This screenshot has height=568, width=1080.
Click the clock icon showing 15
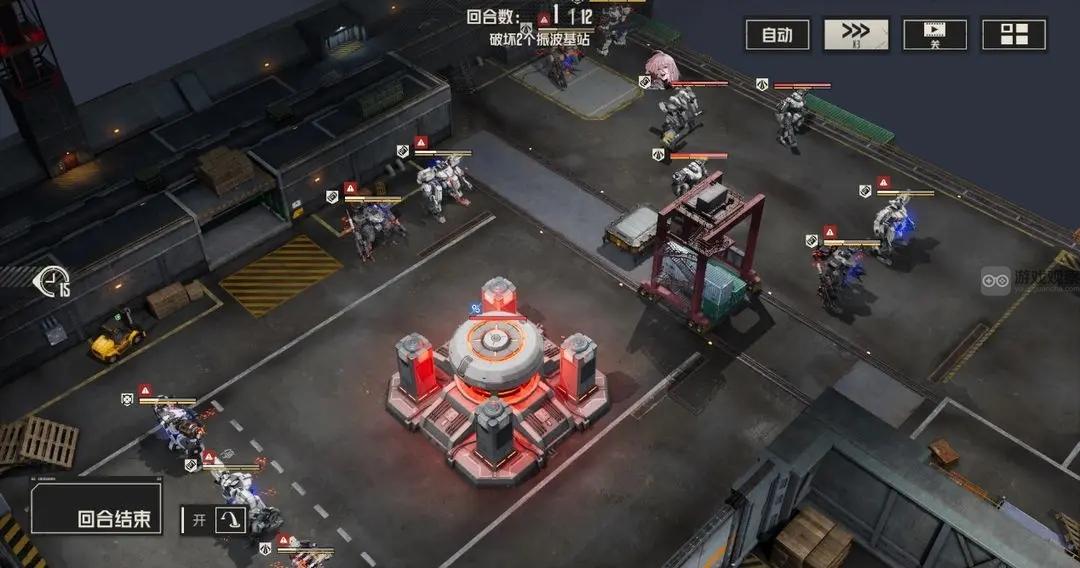point(52,283)
